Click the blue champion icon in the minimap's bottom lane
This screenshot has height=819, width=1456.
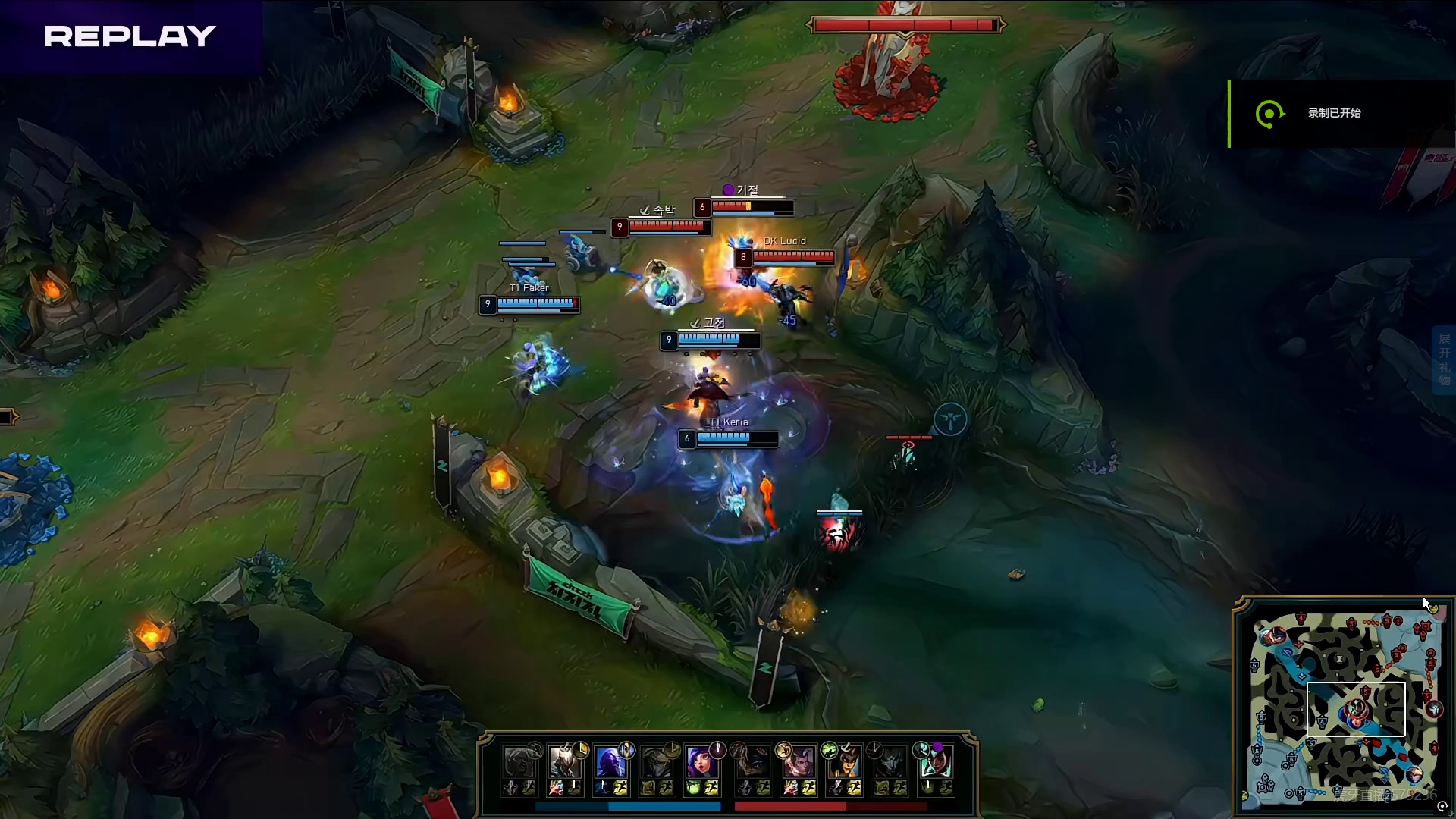1414,773
